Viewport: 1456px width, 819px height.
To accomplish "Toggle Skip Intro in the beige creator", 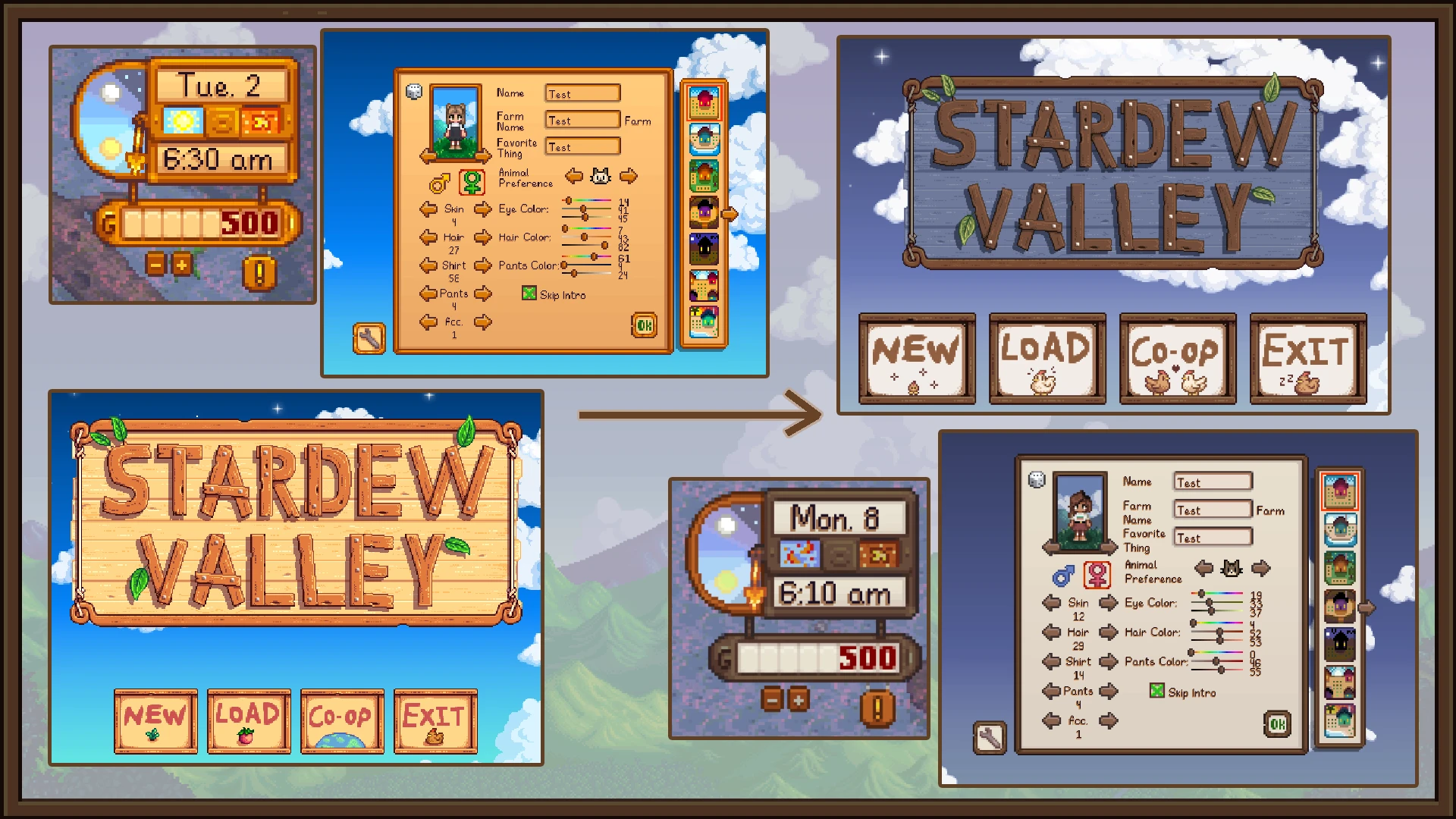I will [1156, 691].
